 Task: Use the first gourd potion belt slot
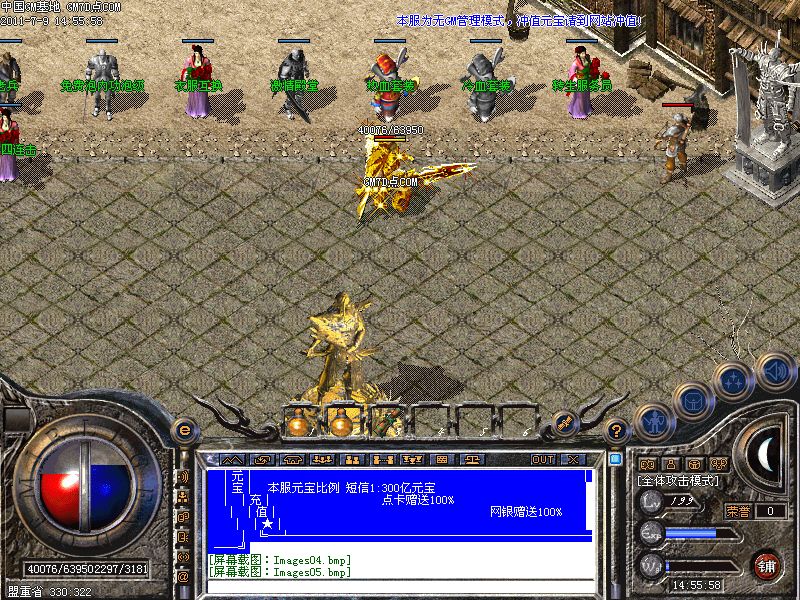click(296, 423)
